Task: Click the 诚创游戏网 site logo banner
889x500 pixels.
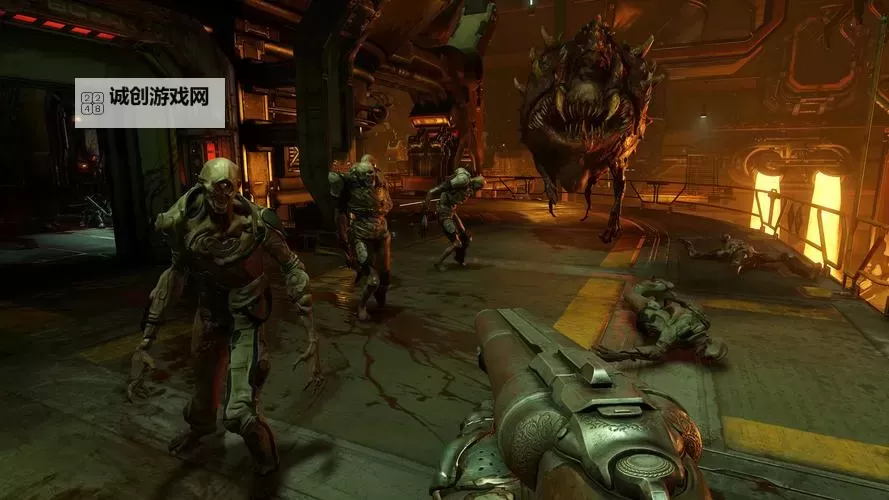Action: [x=150, y=102]
